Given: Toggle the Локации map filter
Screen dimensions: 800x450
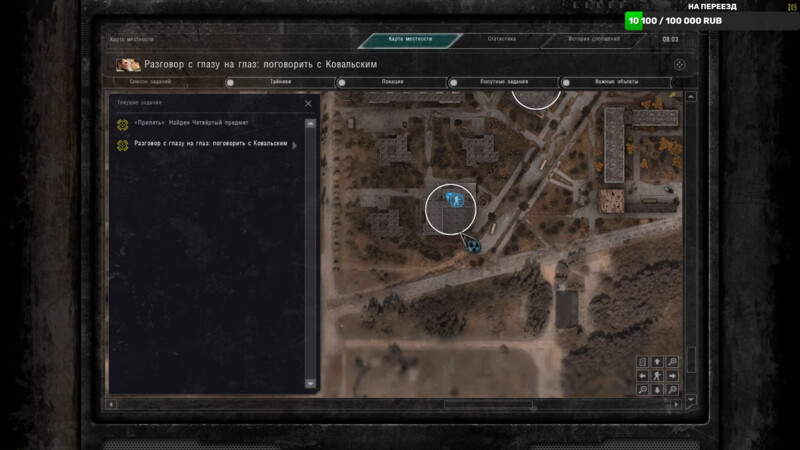Looking at the screenshot, I should coord(392,82).
